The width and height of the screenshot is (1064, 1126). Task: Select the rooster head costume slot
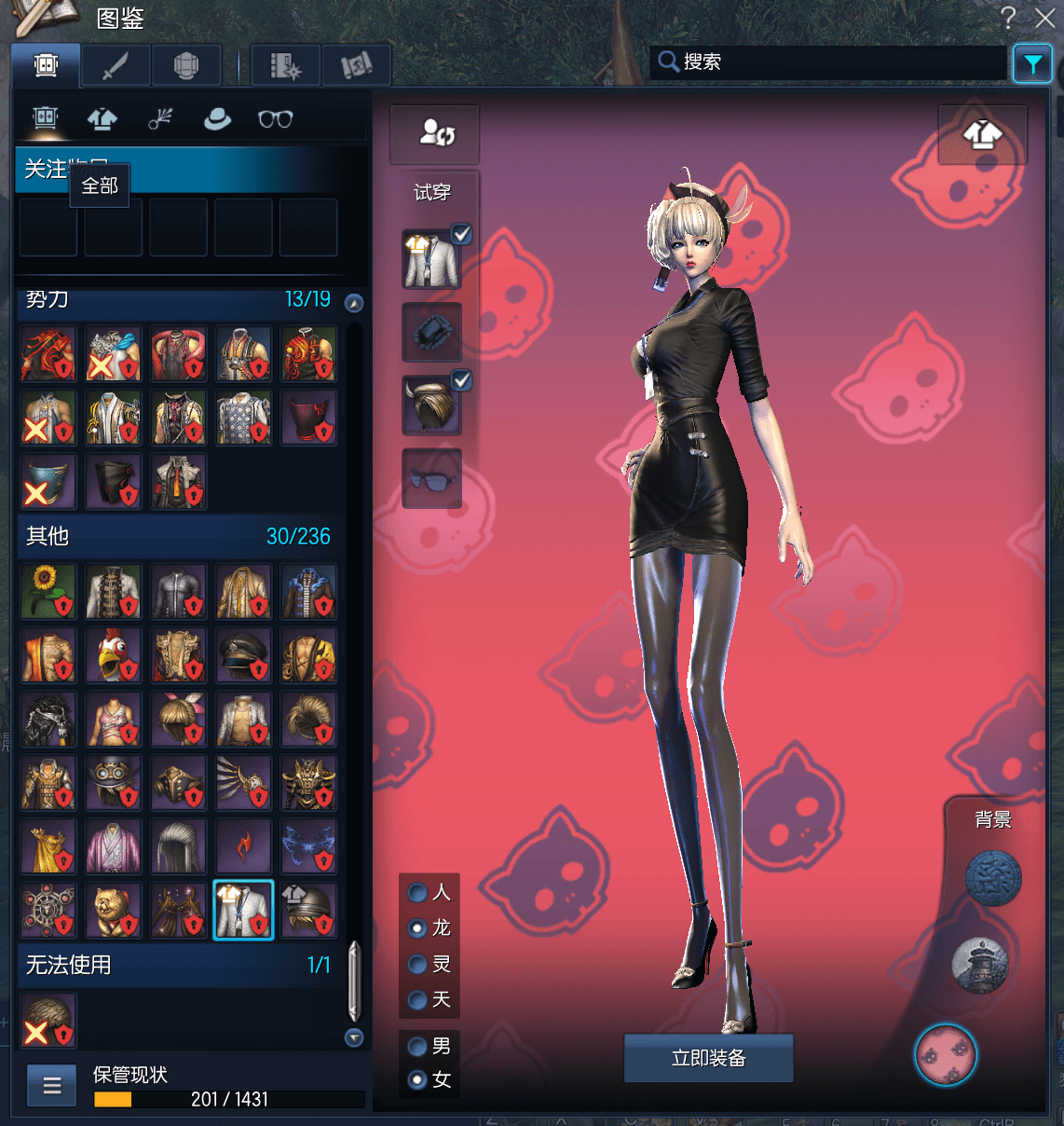click(114, 656)
